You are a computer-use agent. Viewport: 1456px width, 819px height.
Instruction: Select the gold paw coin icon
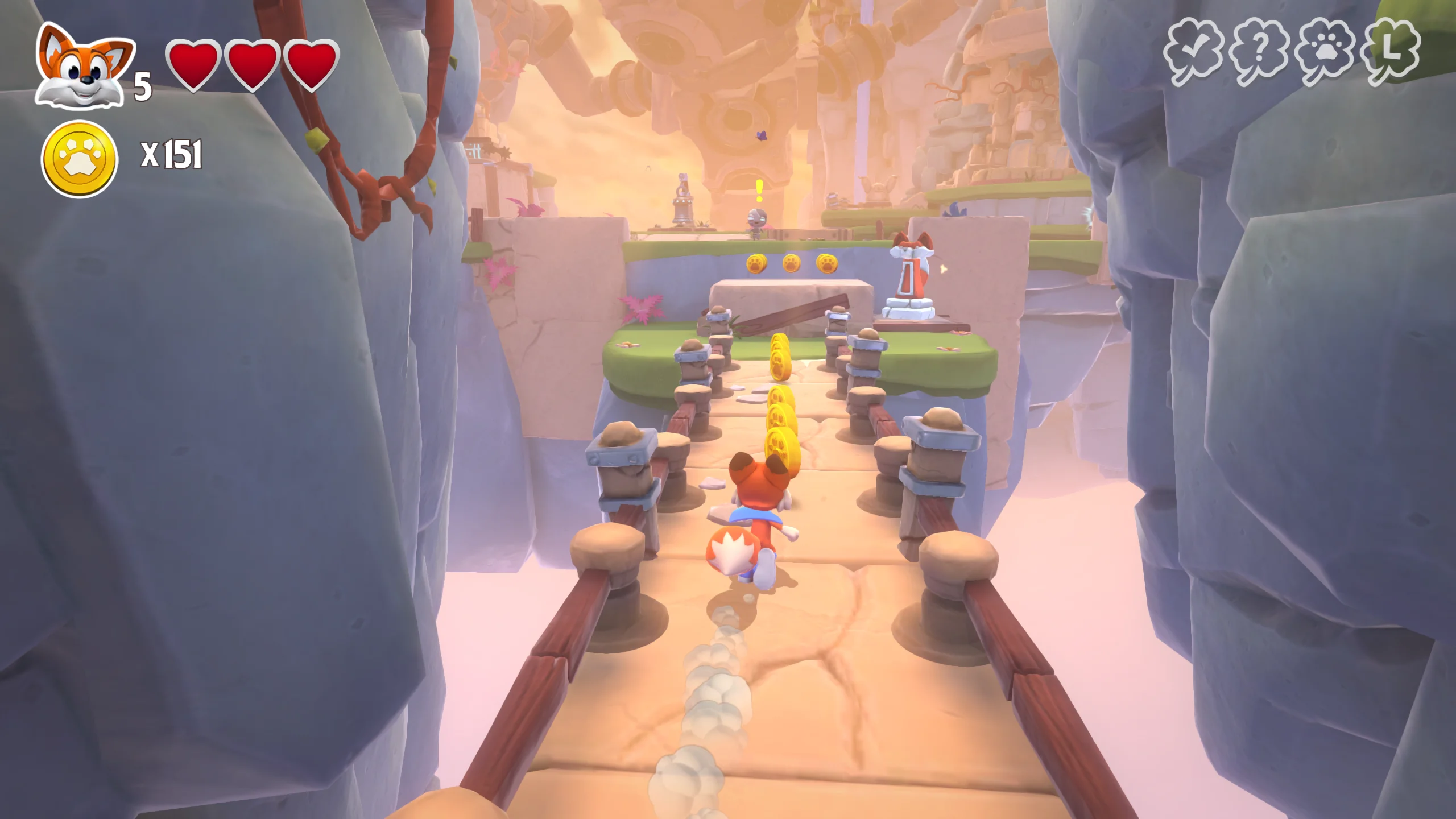tap(80, 159)
